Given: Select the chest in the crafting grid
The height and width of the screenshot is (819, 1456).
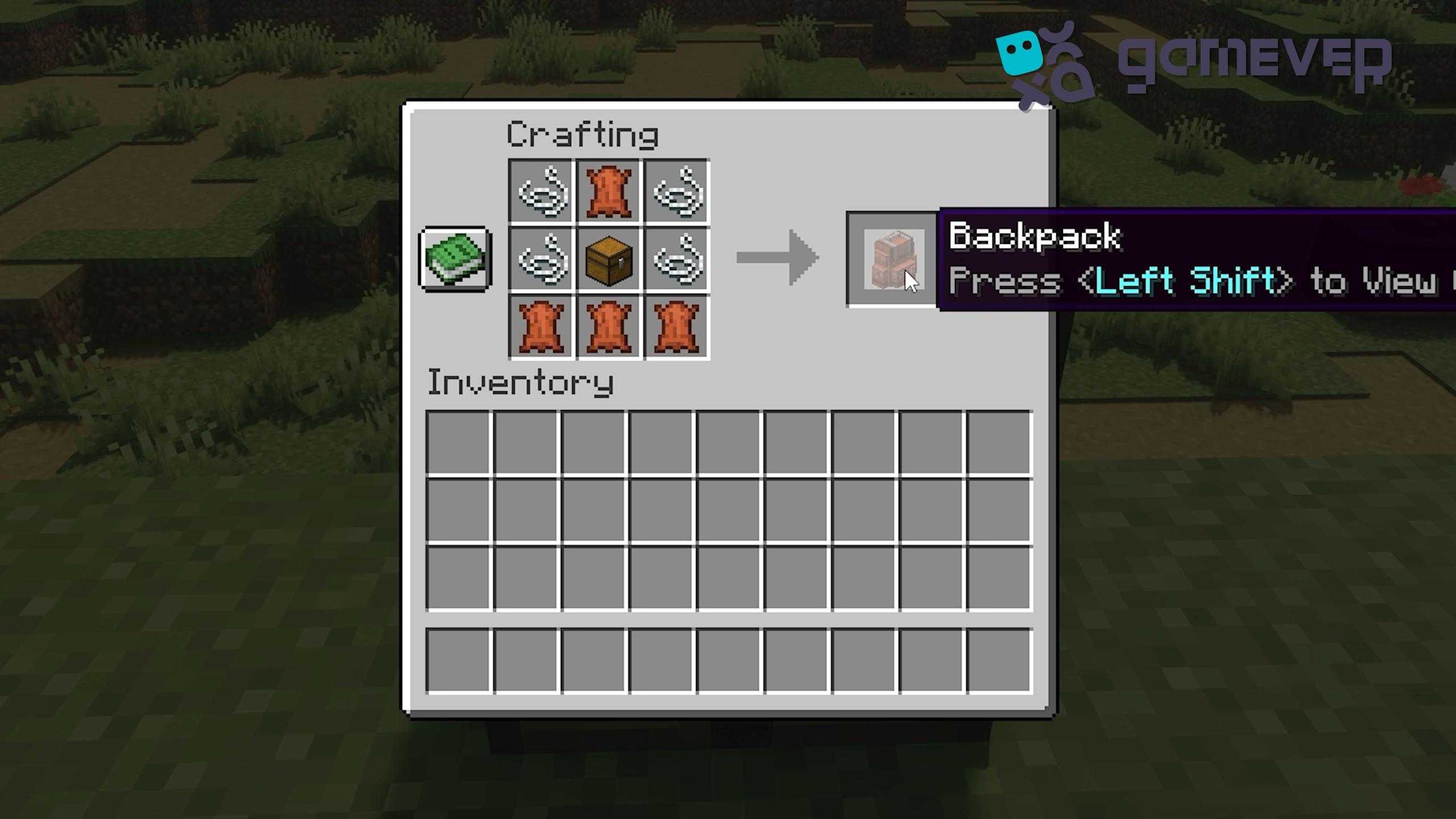Looking at the screenshot, I should 609,259.
